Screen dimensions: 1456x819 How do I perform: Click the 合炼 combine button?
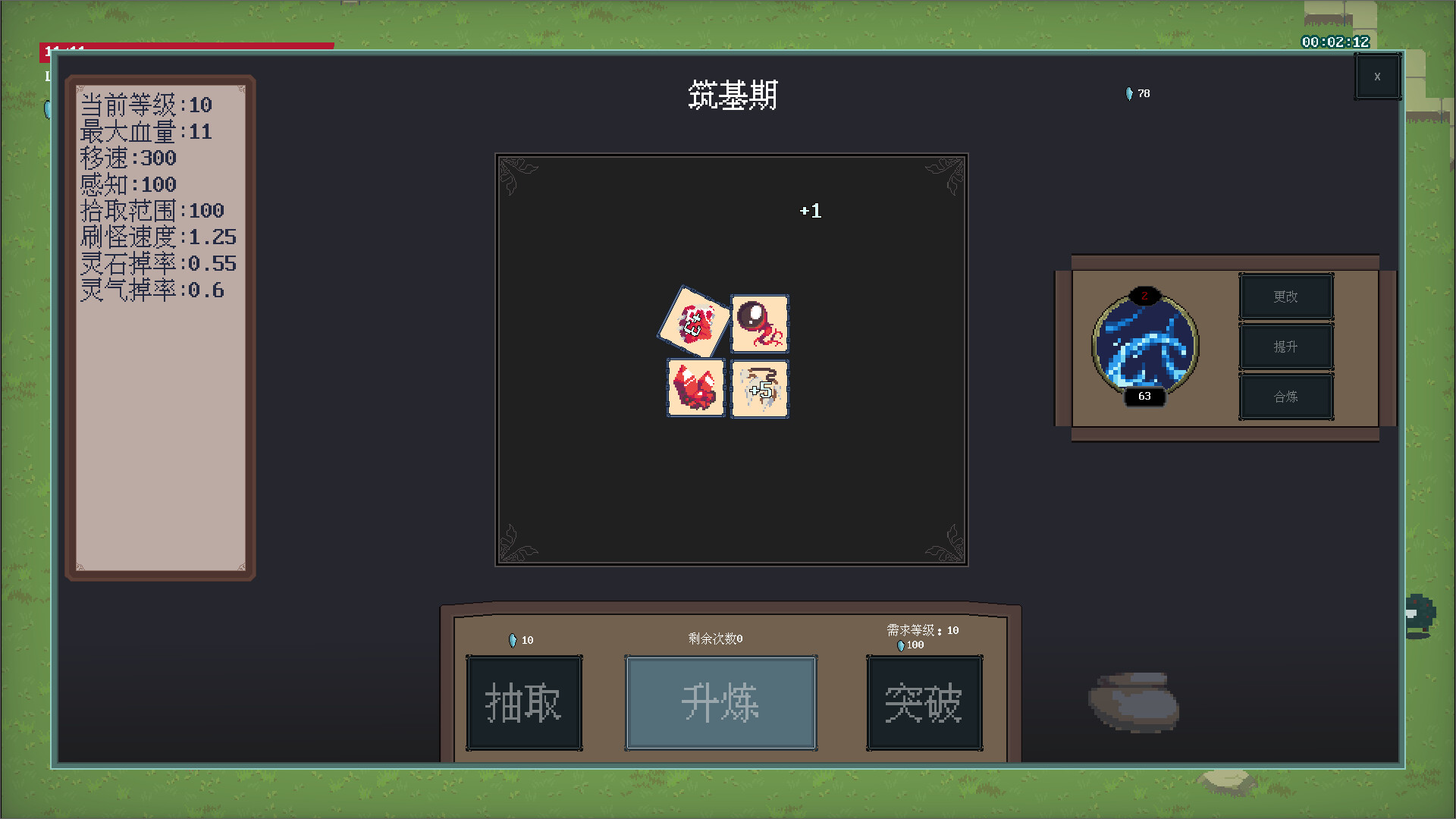[1286, 396]
